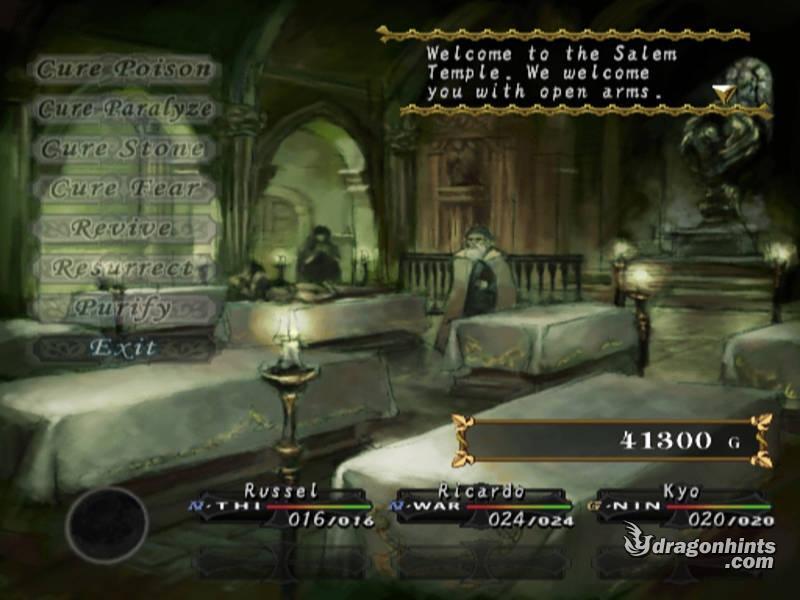This screenshot has width=800, height=600.
Task: Choose Cure Paralyze from the temple menu
Action: point(124,109)
